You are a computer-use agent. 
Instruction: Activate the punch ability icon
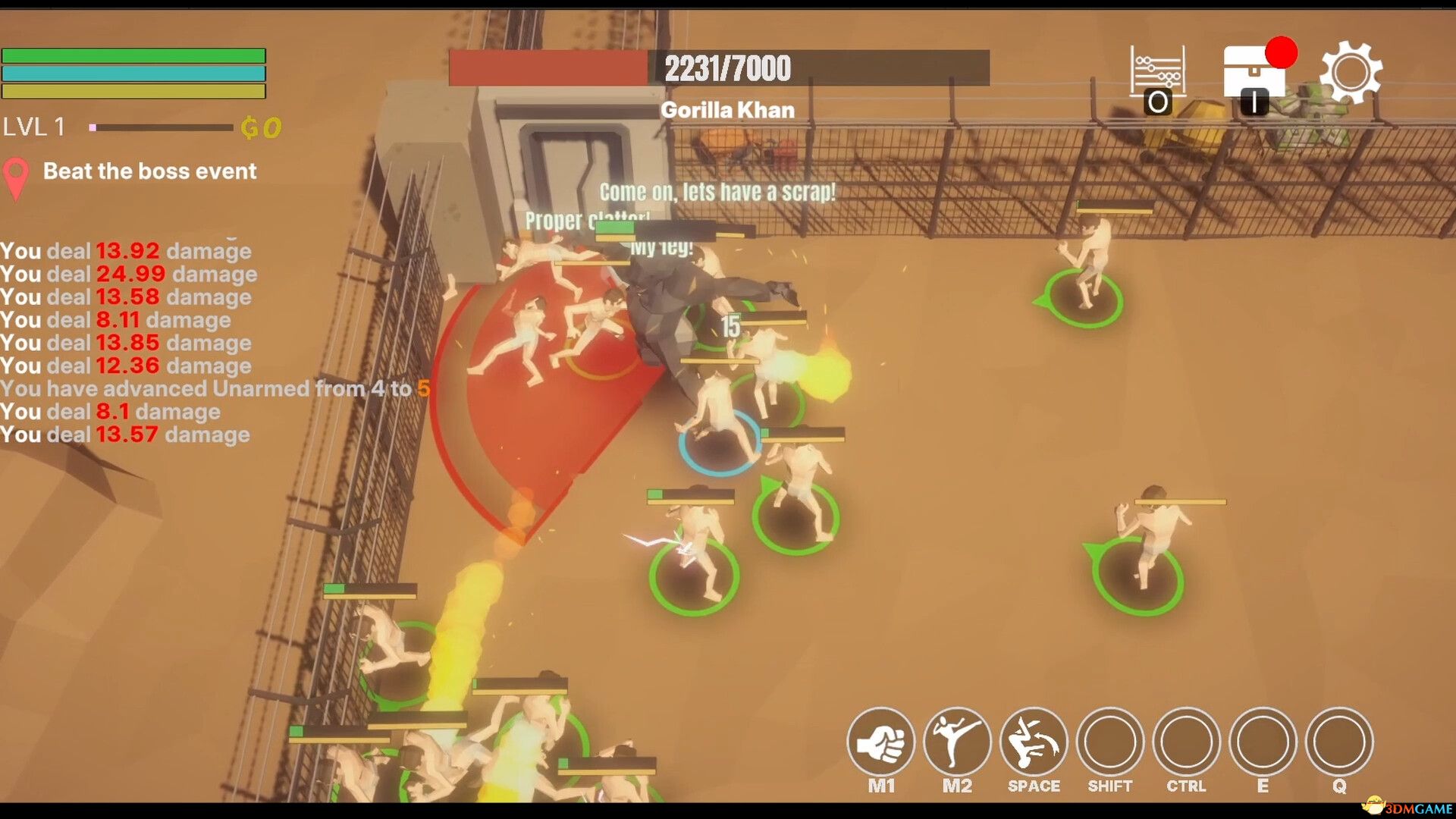pos(880,742)
